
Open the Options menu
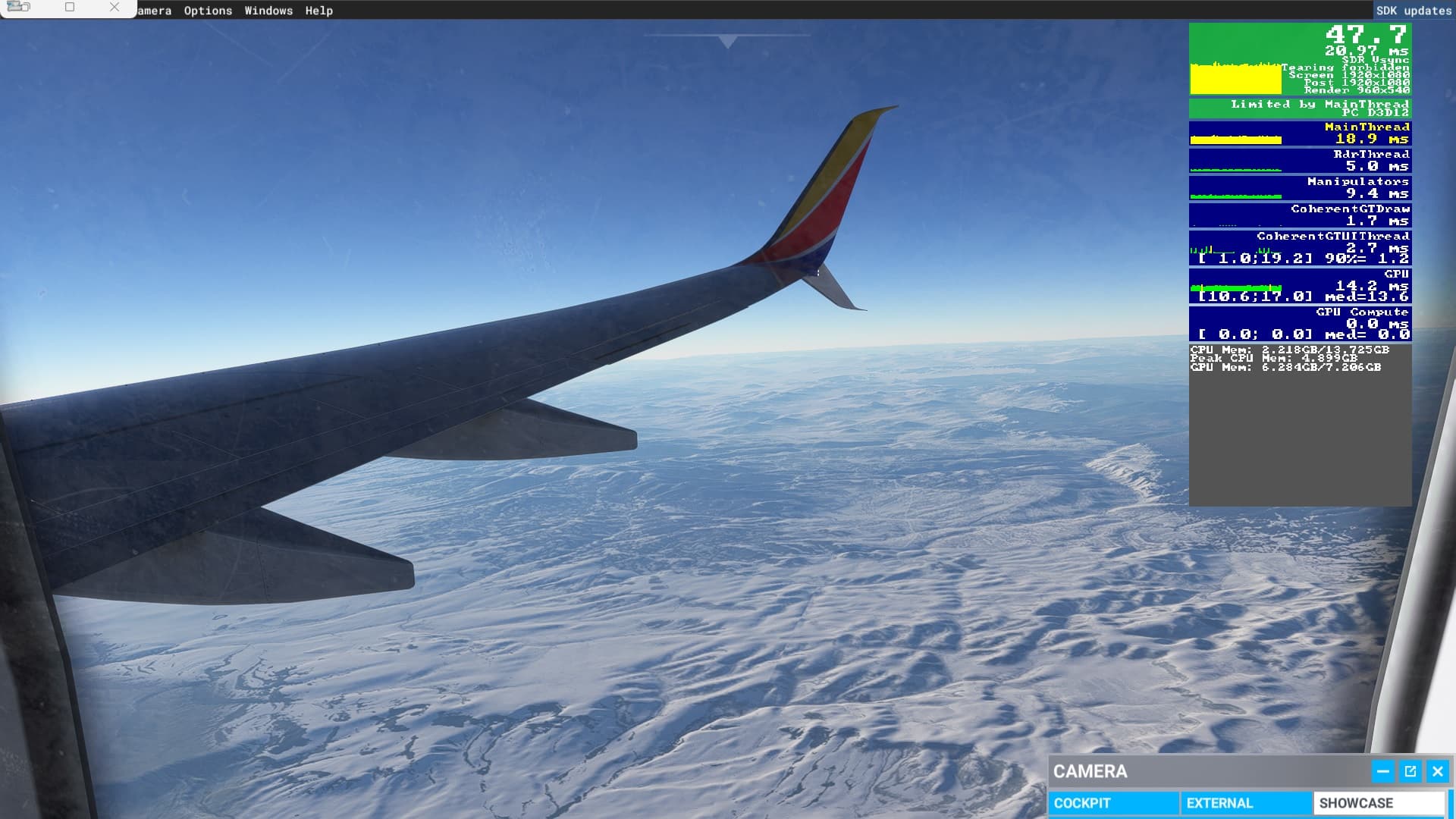[207, 11]
